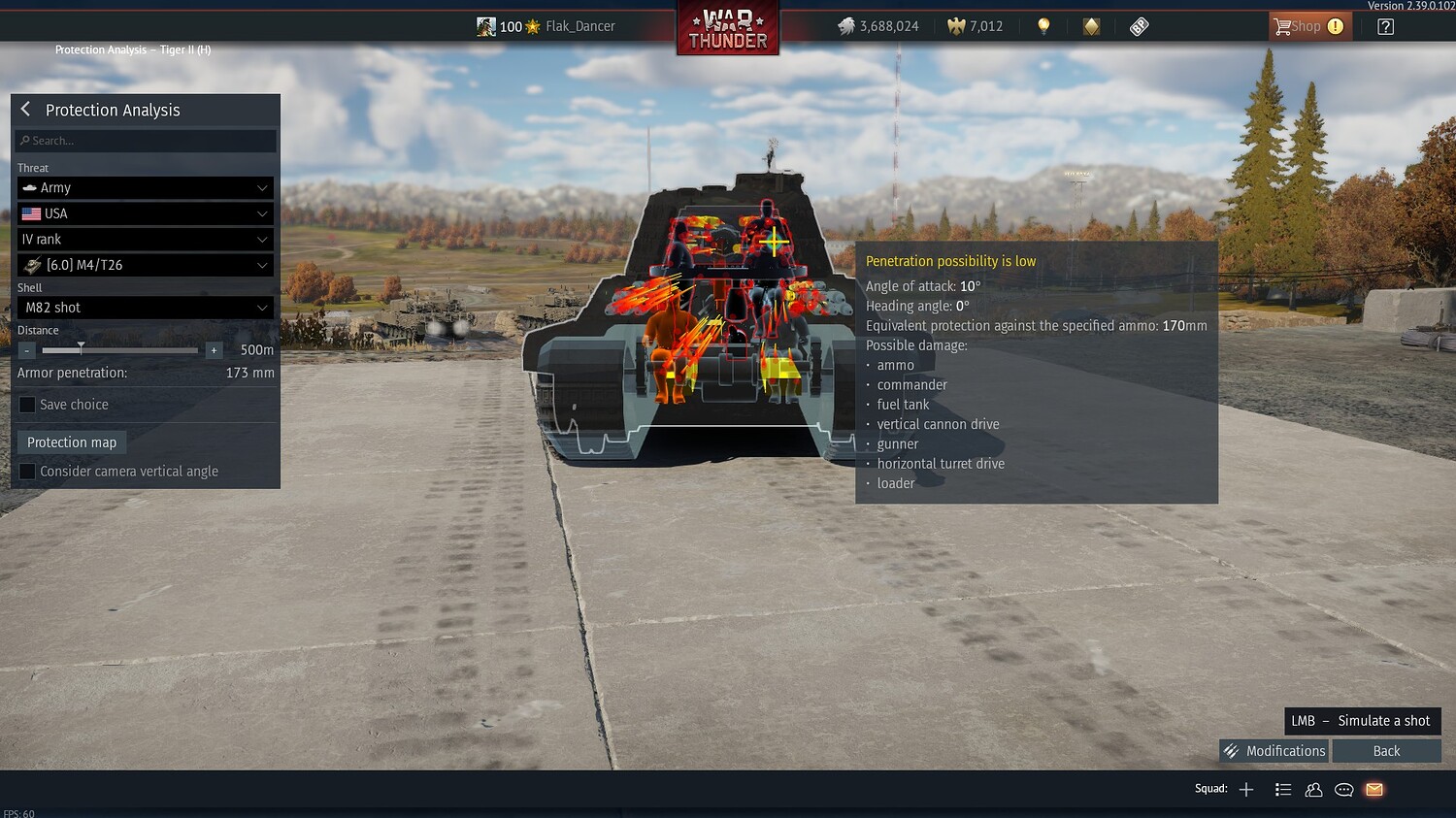Add a player to Squad with plus icon
Screen dimensions: 1456x818
[1246, 789]
